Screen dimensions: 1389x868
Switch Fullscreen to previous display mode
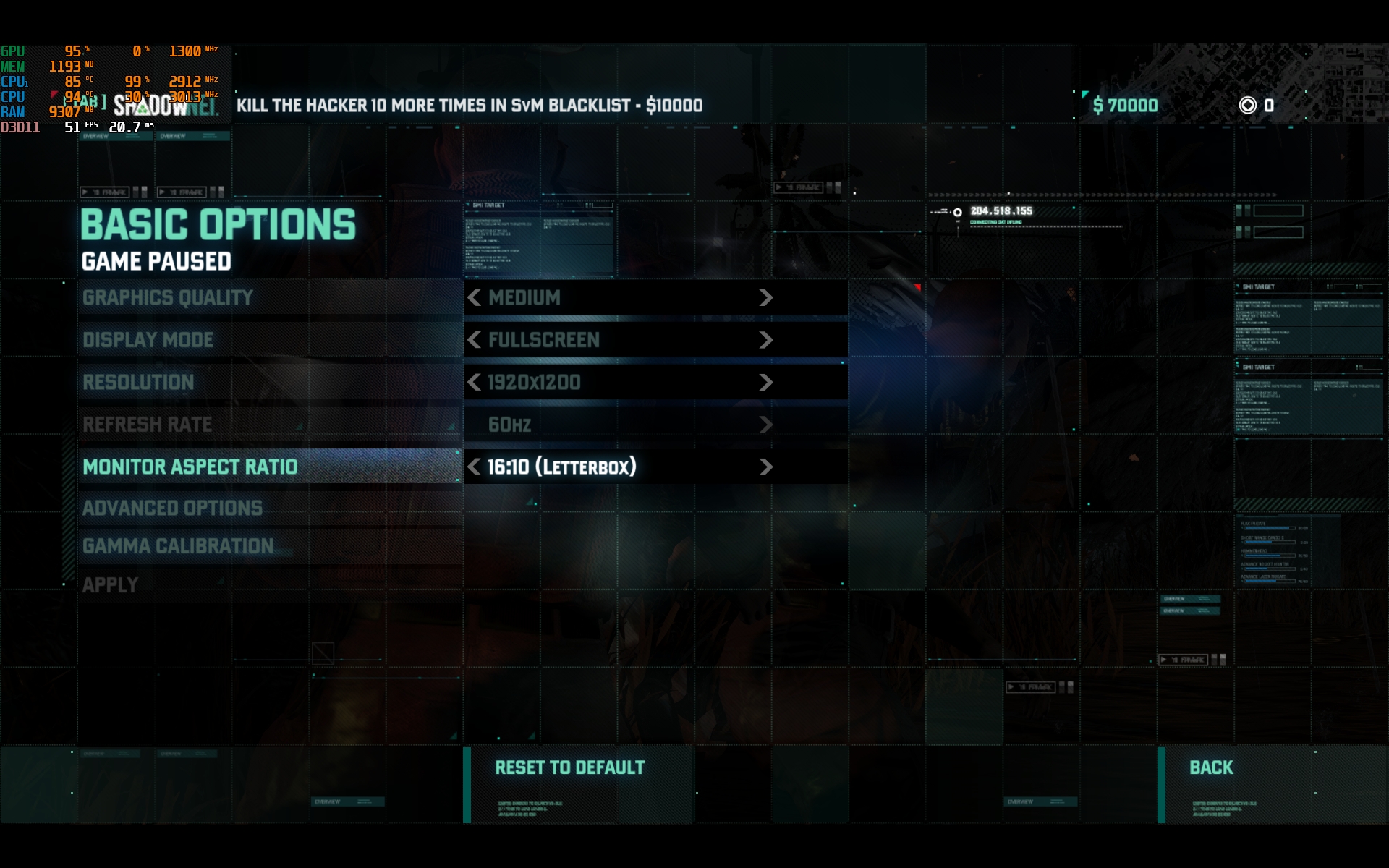(x=475, y=340)
